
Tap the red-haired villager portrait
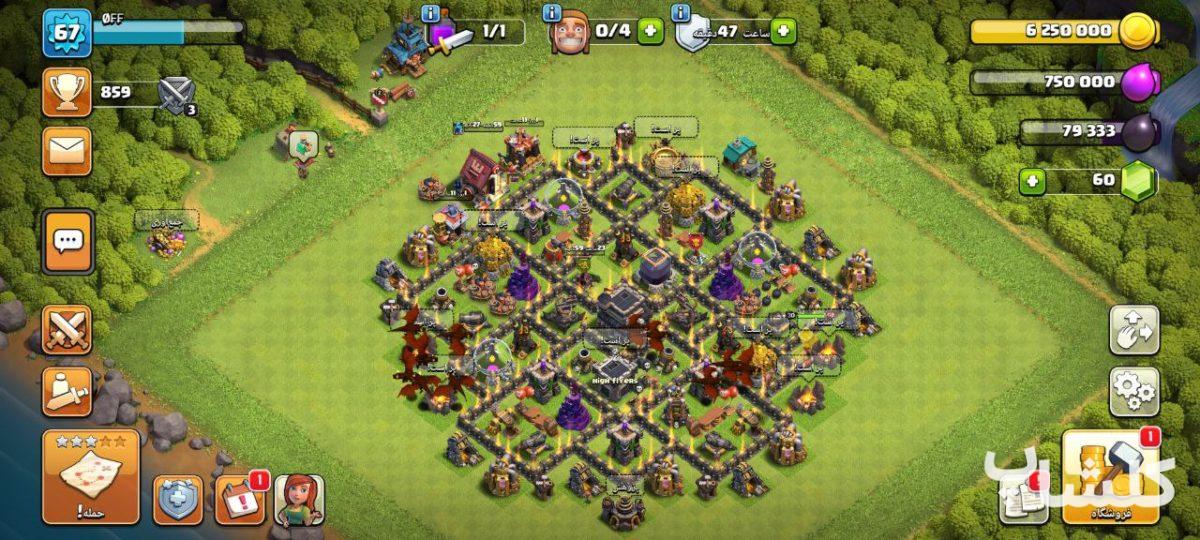(299, 499)
